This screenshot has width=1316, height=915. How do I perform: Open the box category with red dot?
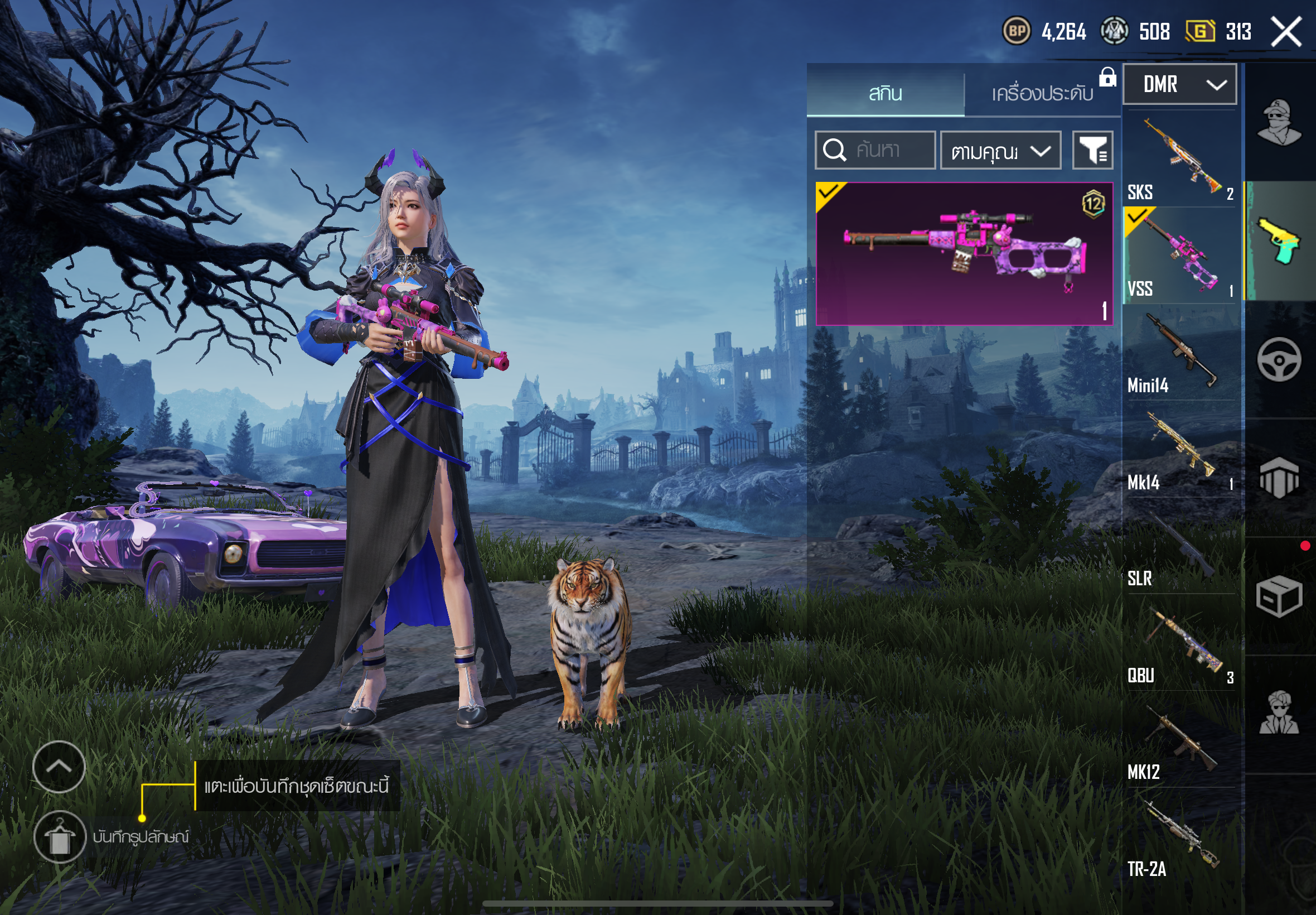pos(1279,596)
